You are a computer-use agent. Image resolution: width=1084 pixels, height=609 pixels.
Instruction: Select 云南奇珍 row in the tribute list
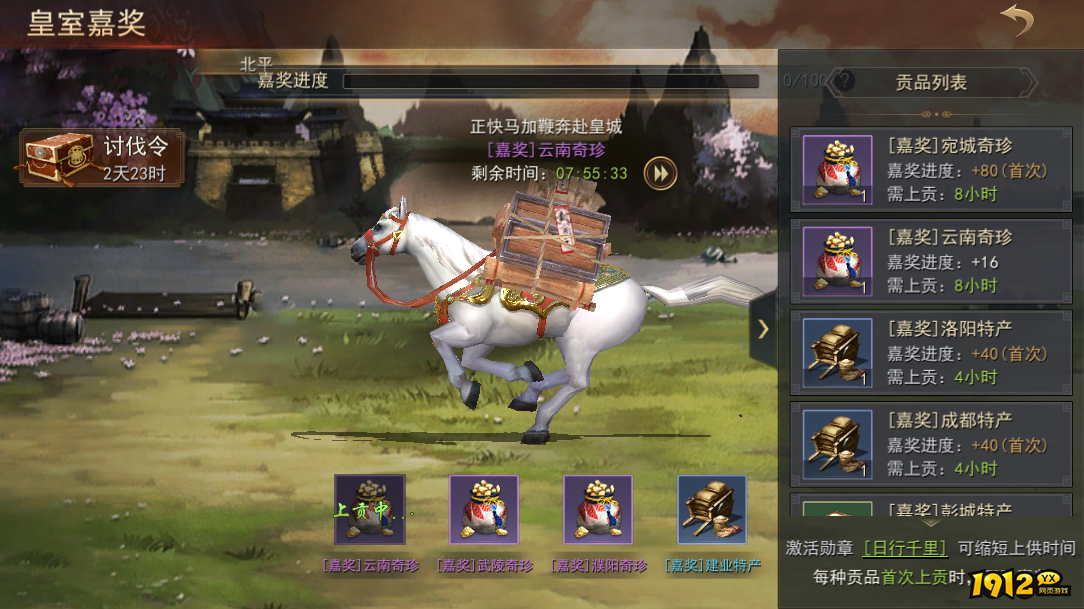[x=931, y=262]
